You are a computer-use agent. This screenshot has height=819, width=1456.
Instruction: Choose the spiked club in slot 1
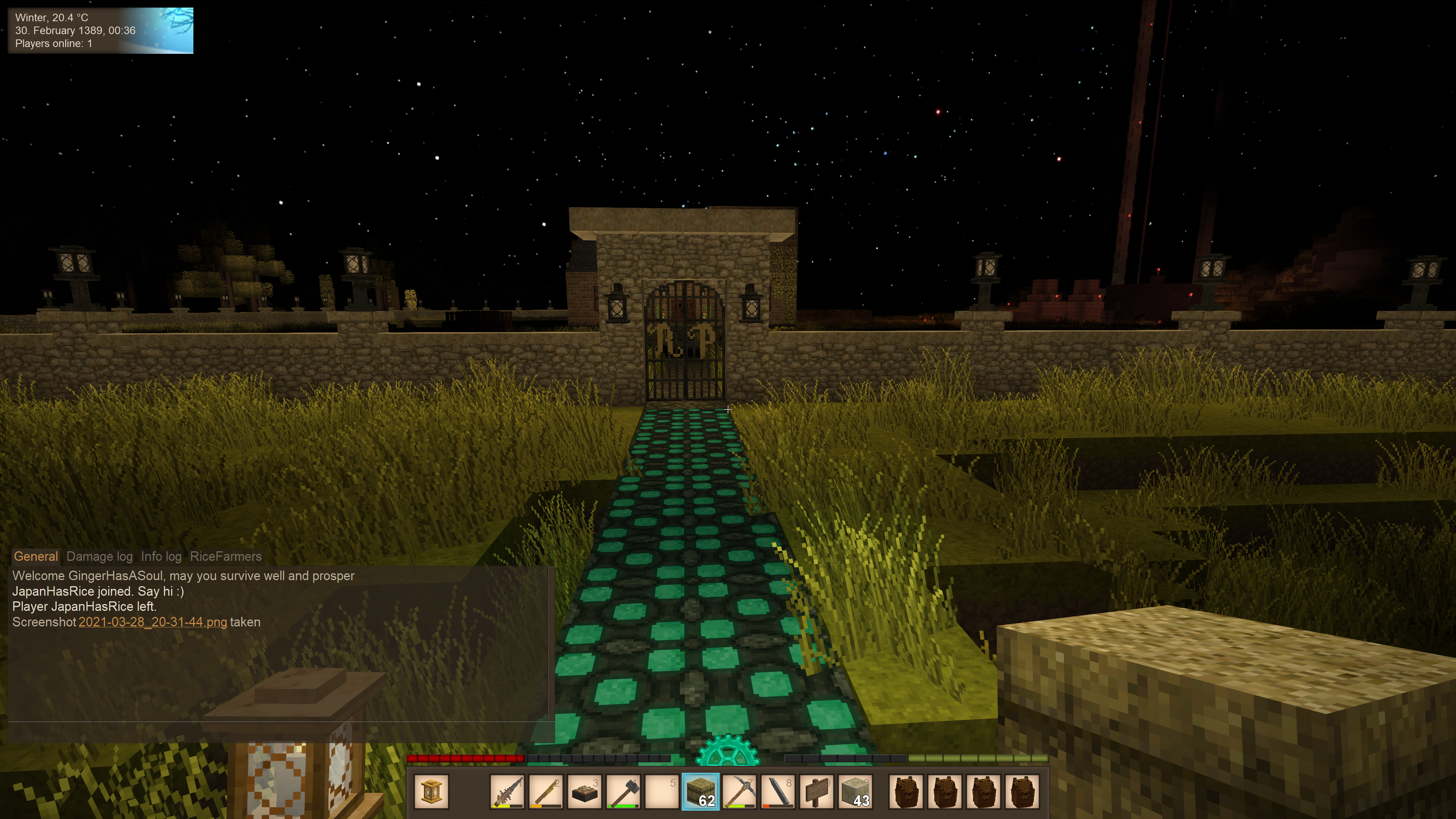(x=507, y=791)
